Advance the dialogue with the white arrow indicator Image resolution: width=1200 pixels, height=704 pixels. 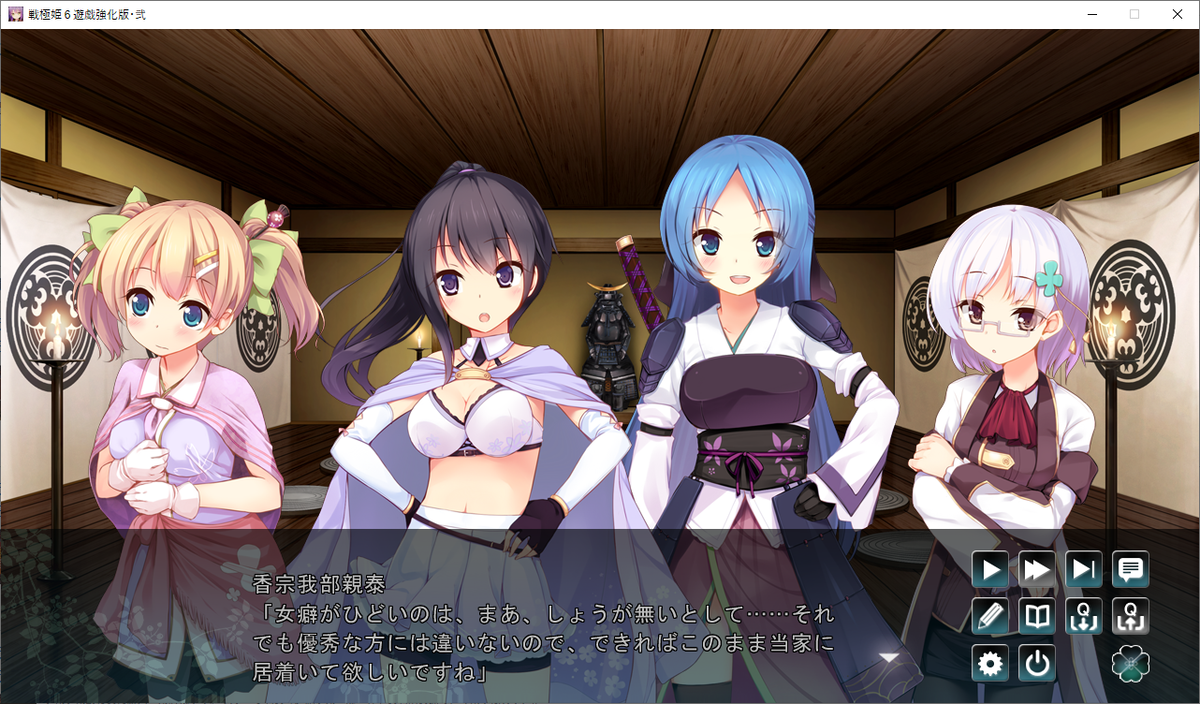point(888,657)
